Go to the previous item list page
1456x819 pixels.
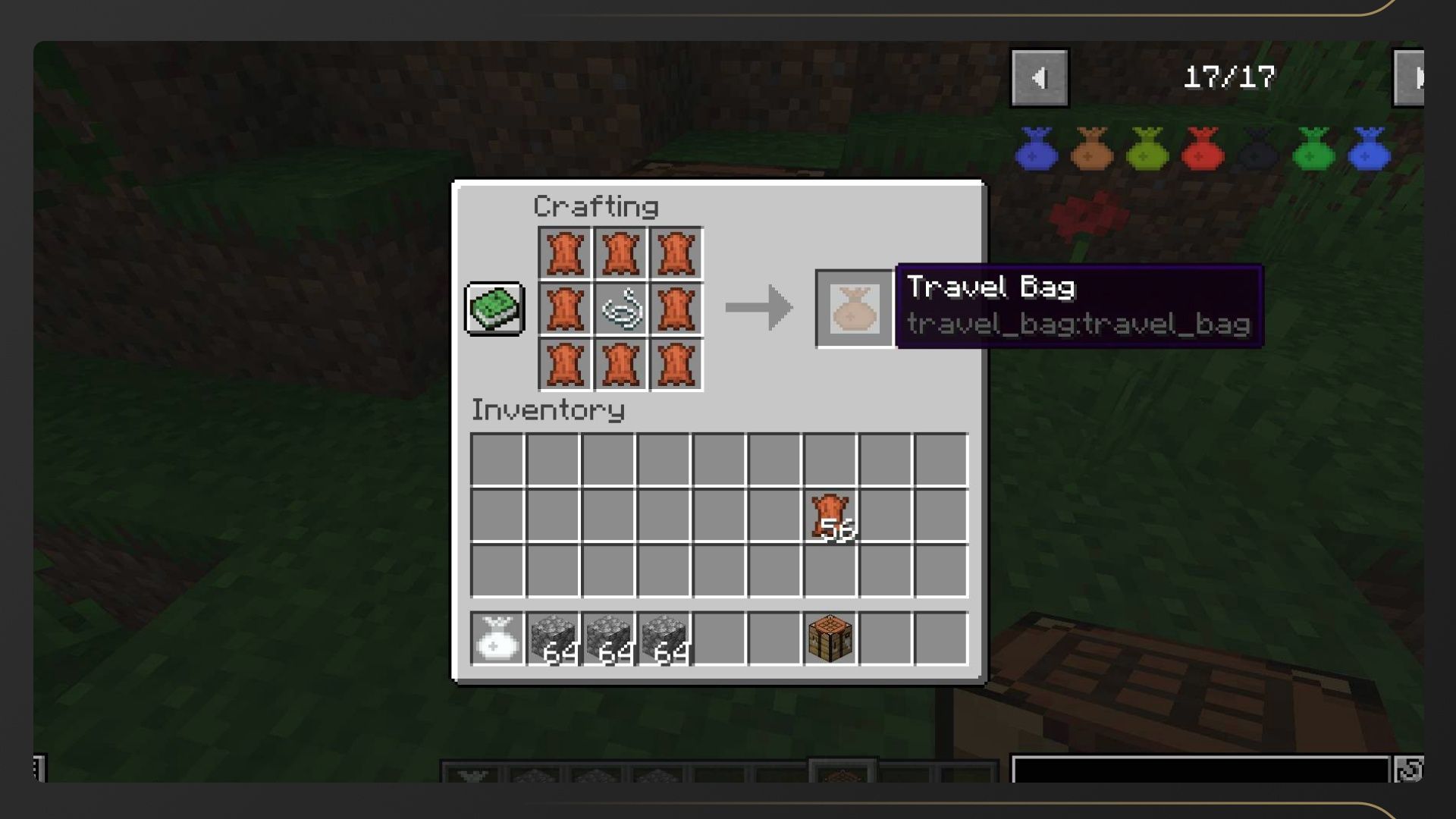tap(1040, 78)
